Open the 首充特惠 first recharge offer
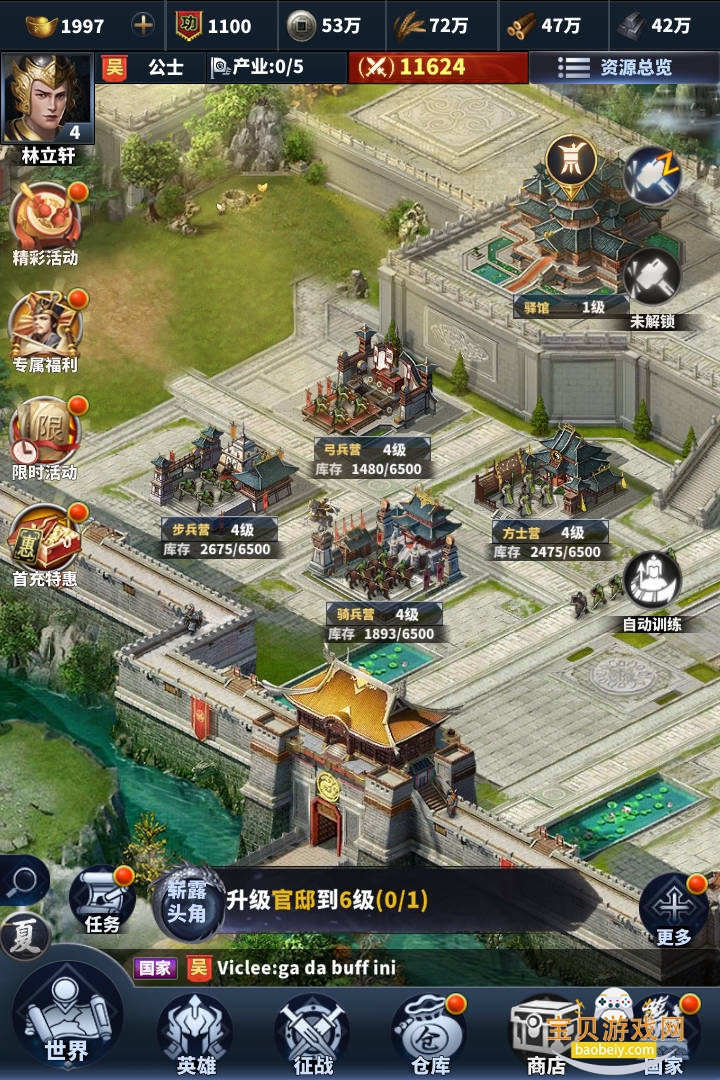 45,537
